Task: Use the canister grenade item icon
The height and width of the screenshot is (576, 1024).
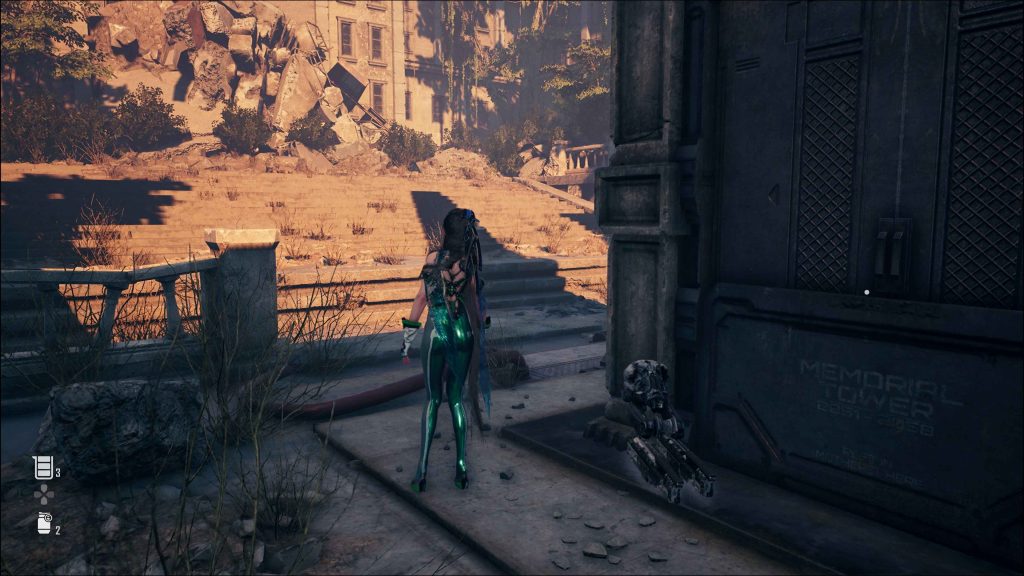Action: click(43, 522)
